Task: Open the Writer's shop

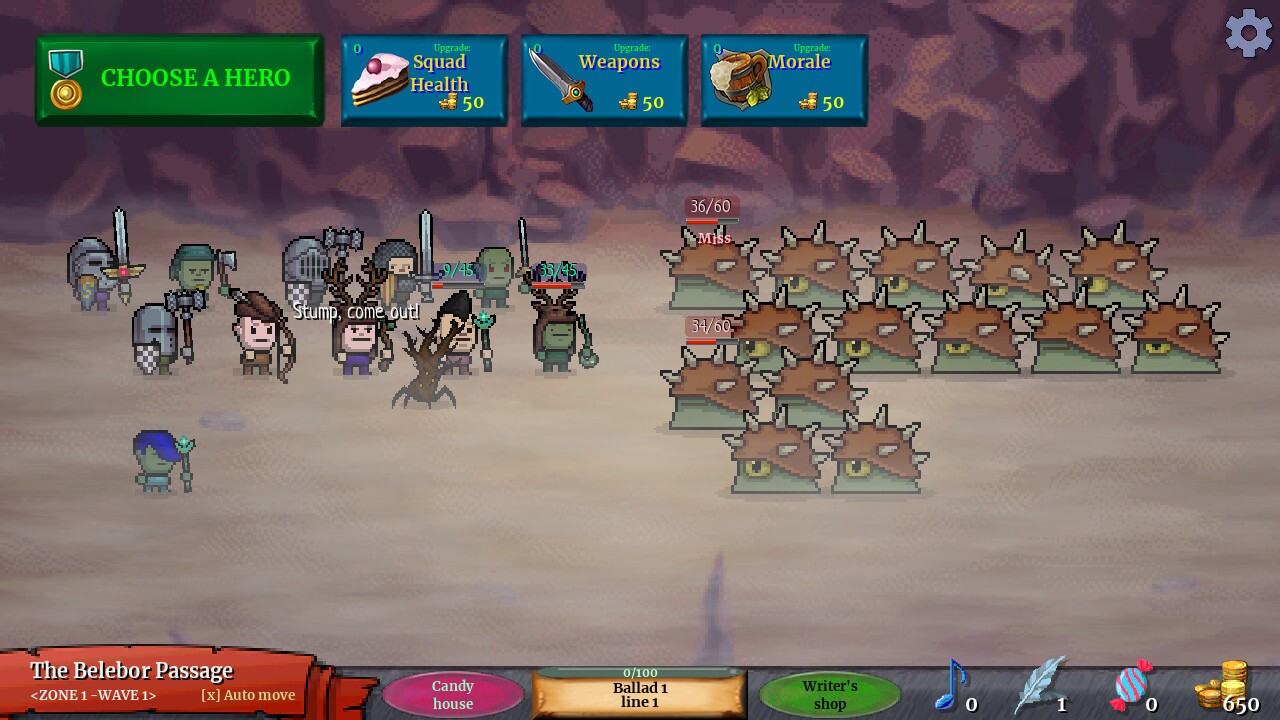Action: pos(829,692)
